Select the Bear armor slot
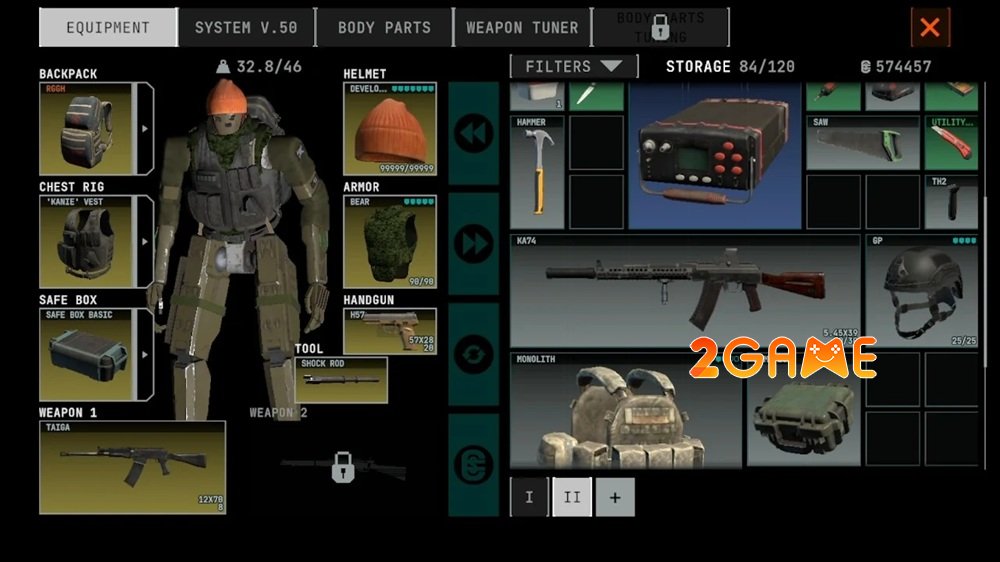The image size is (1000, 562). tap(390, 242)
